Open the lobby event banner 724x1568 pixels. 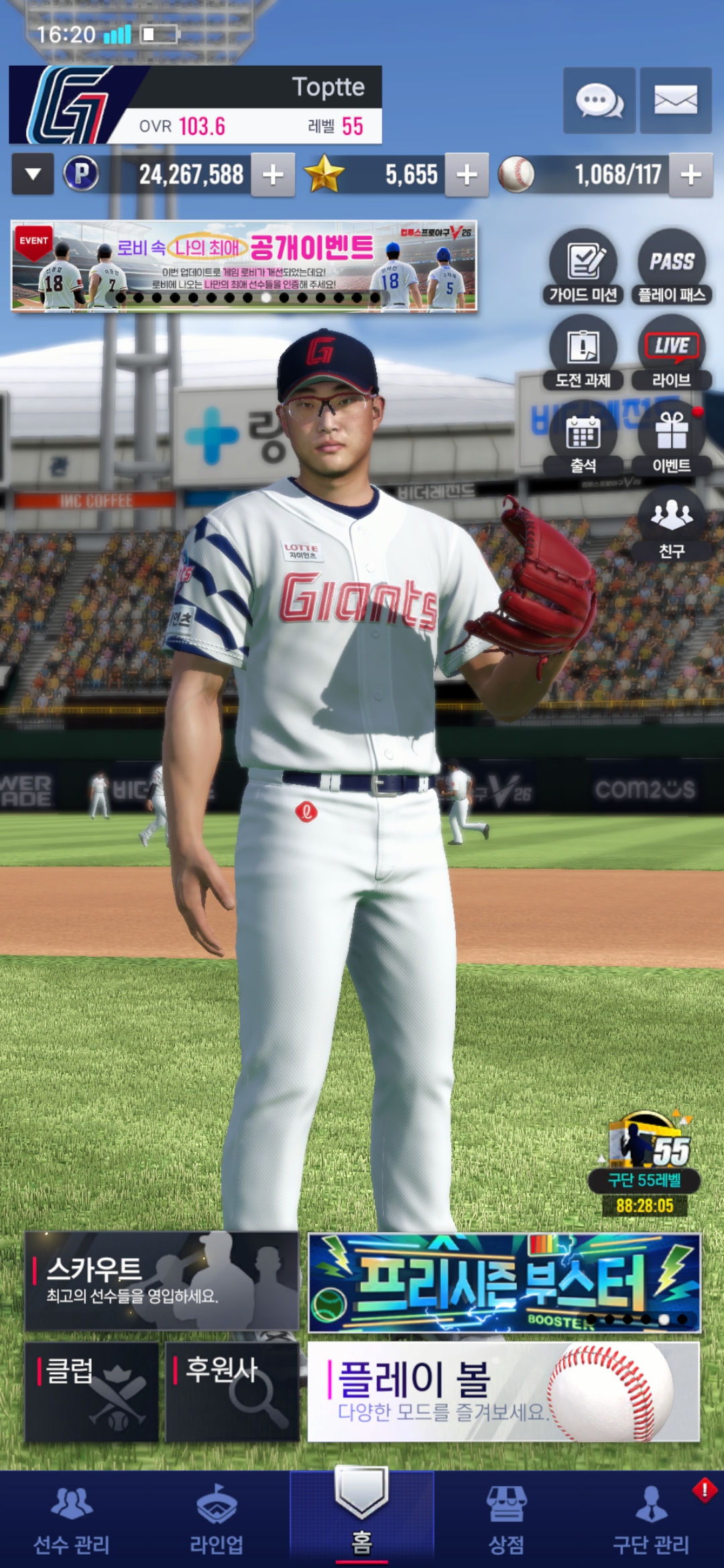click(244, 266)
